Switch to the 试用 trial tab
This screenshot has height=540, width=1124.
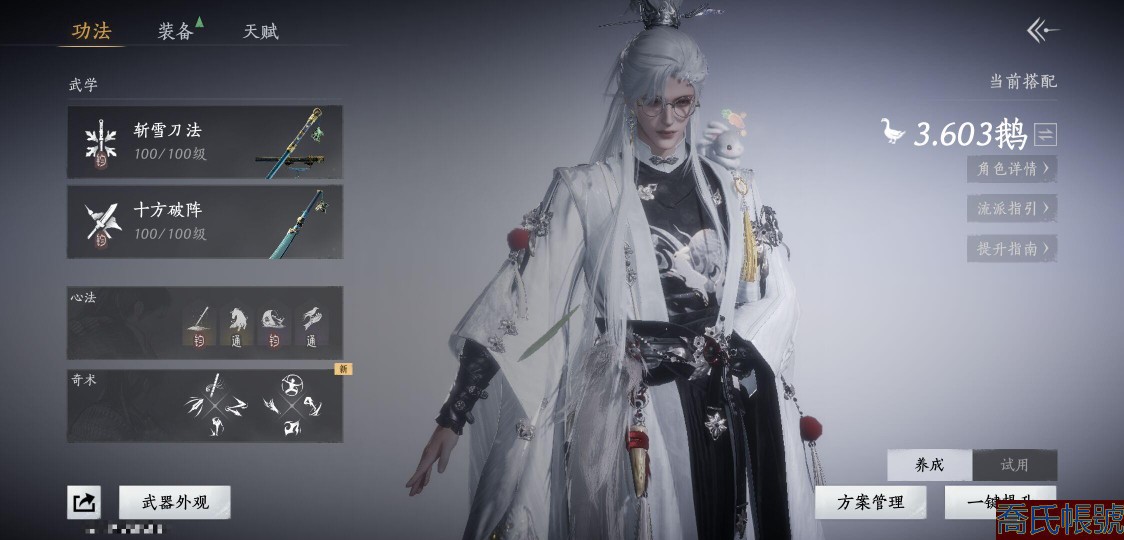pos(1014,465)
